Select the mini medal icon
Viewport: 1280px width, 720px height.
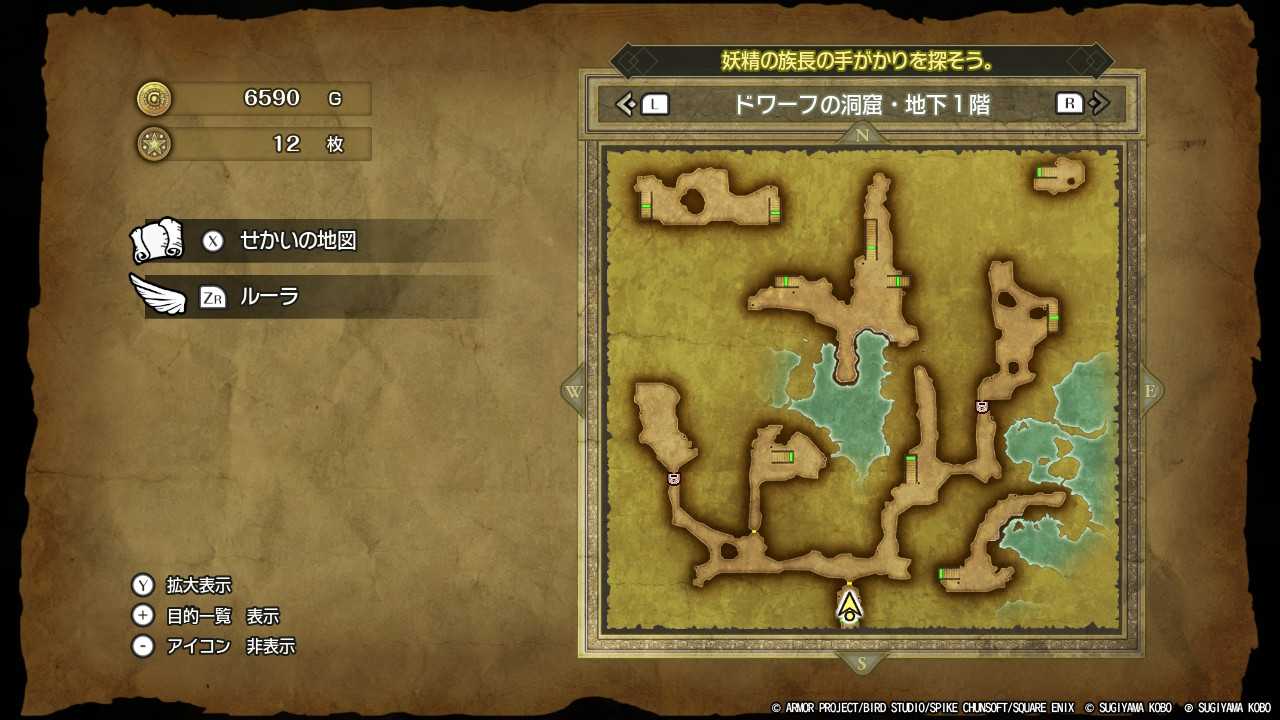coord(152,144)
